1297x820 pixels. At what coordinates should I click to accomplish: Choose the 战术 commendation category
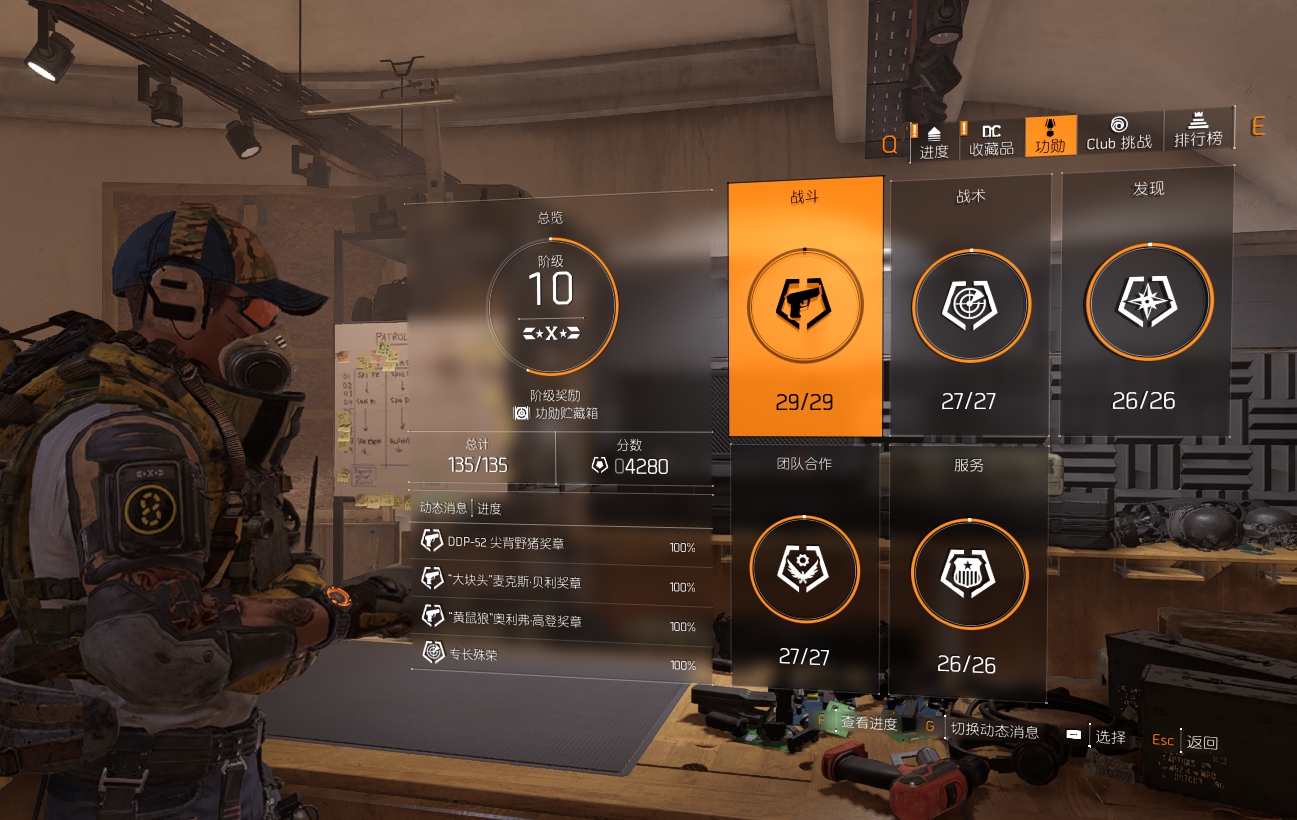point(970,306)
